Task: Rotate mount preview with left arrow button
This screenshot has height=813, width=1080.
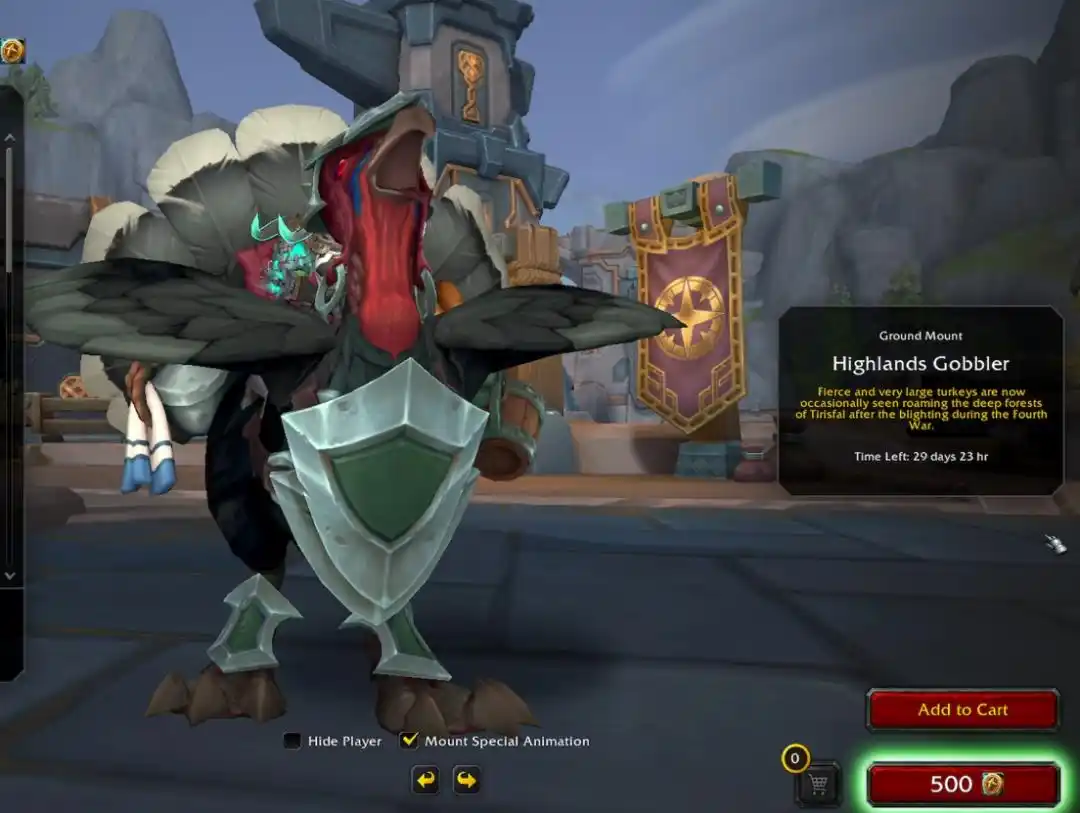Action: (426, 780)
